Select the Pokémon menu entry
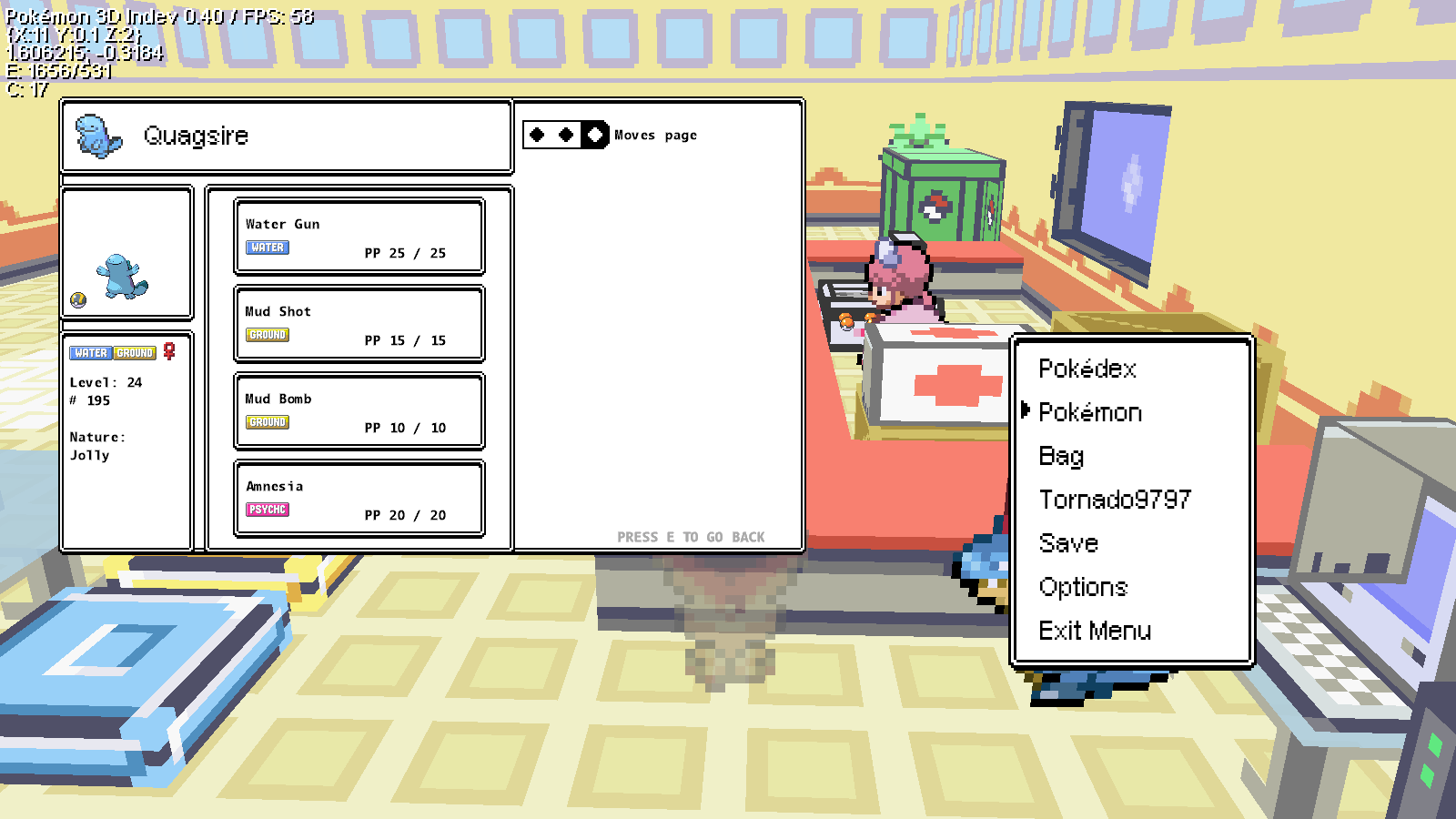The height and width of the screenshot is (819, 1456). click(x=1090, y=412)
